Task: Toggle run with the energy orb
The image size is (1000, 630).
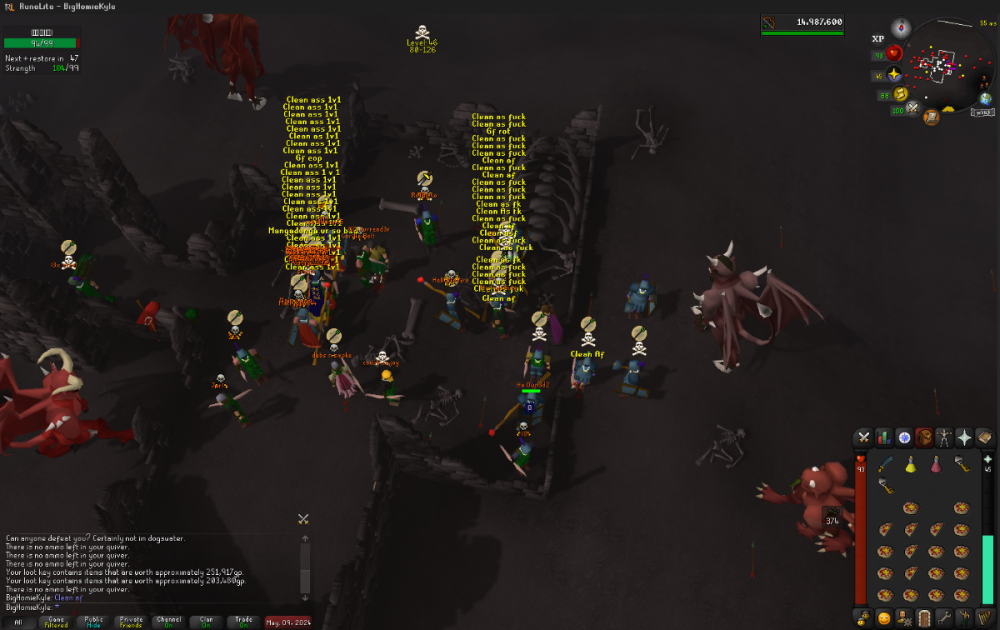Action: point(899,93)
